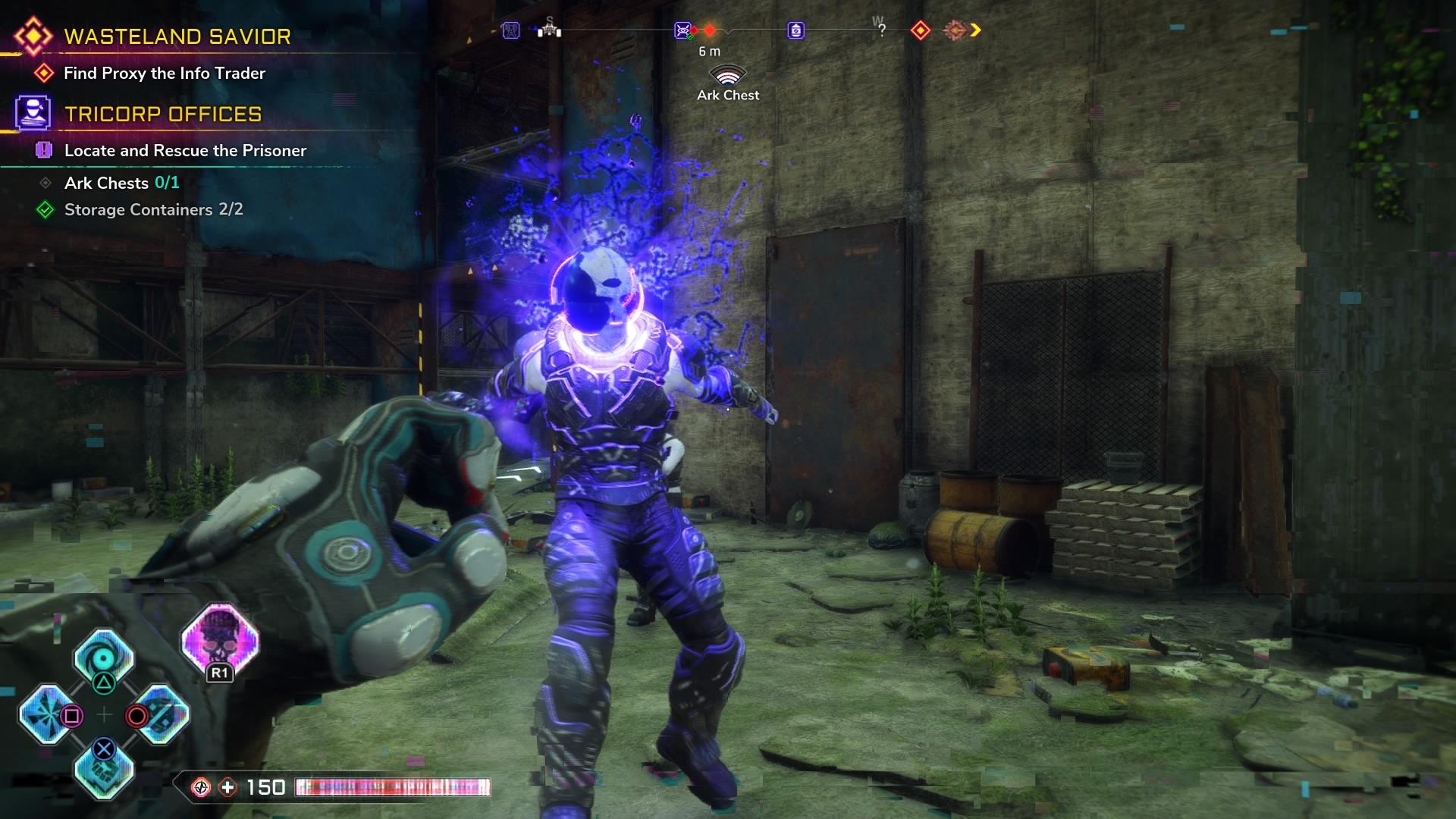
Task: Click the Find Proxy the Info Trader objective
Action: [x=165, y=74]
